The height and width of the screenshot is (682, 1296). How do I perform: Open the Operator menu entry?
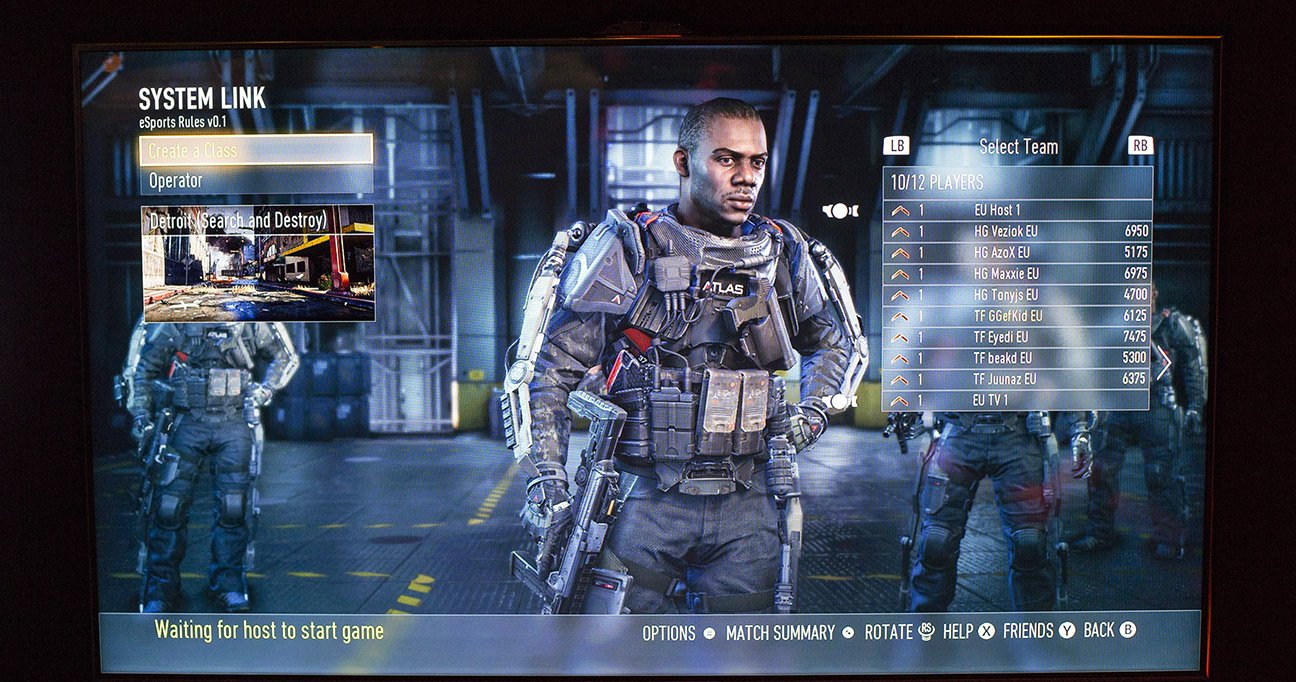(256, 181)
